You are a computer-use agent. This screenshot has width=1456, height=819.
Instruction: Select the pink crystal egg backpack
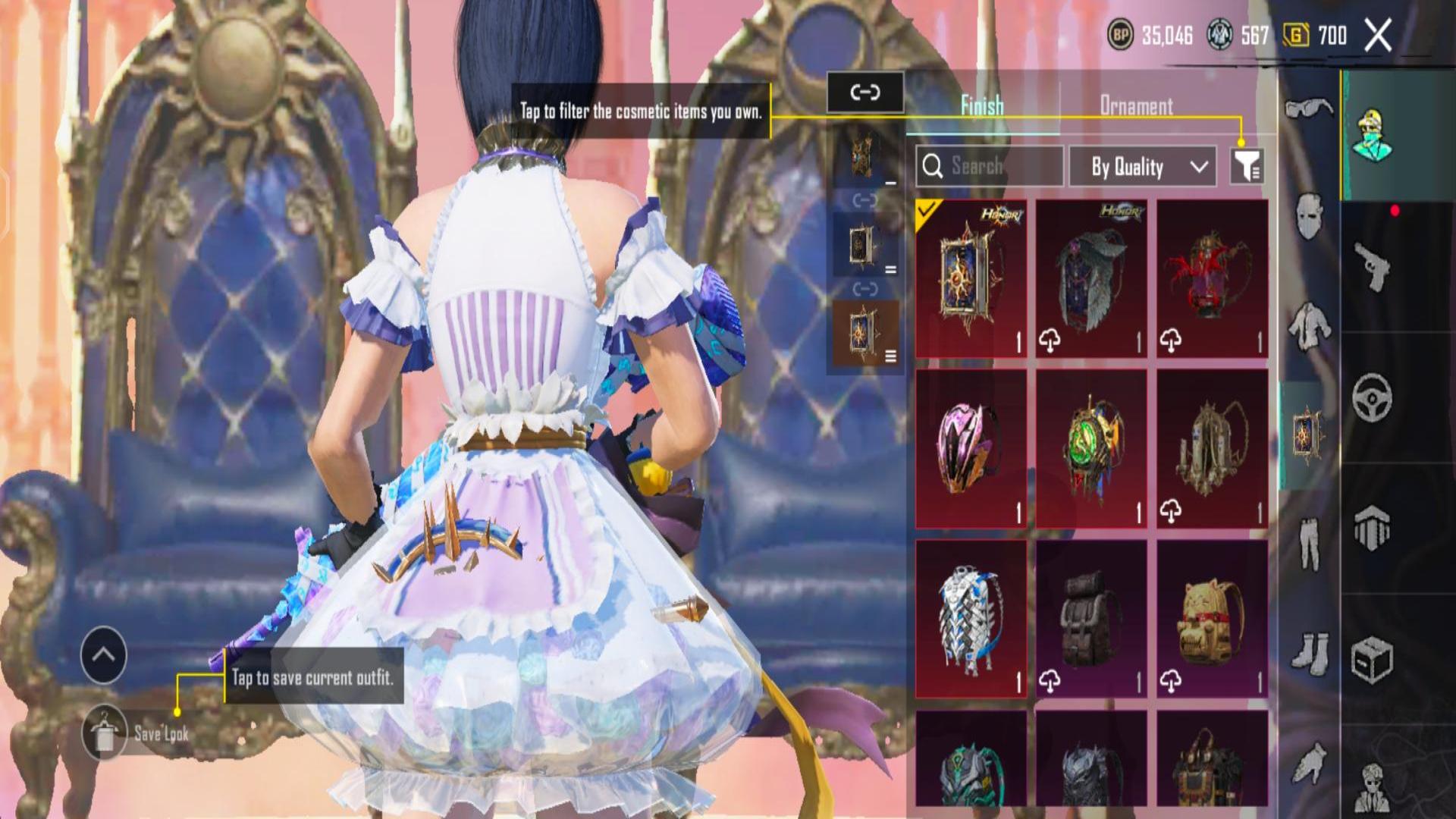971,449
